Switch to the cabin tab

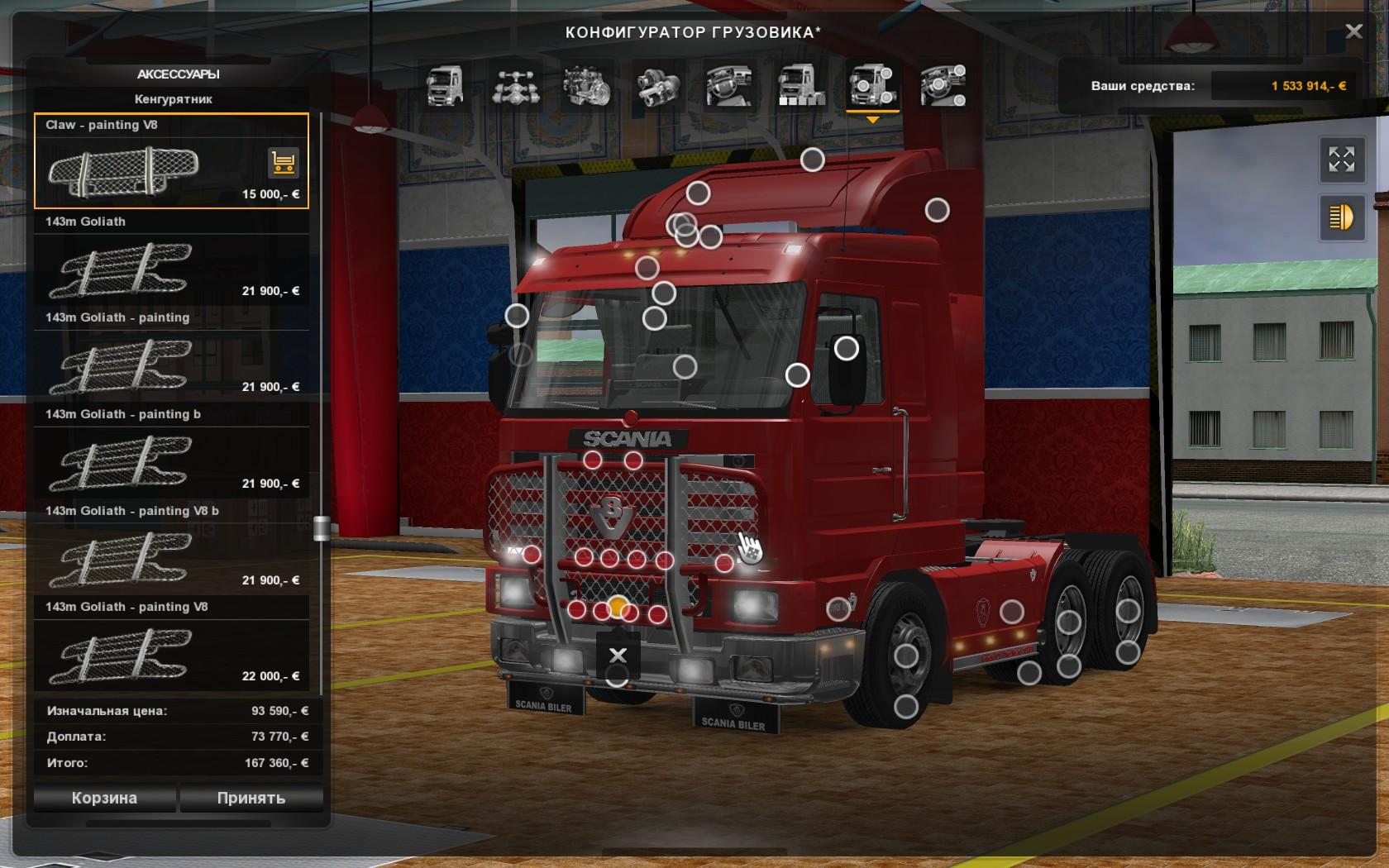pos(444,86)
